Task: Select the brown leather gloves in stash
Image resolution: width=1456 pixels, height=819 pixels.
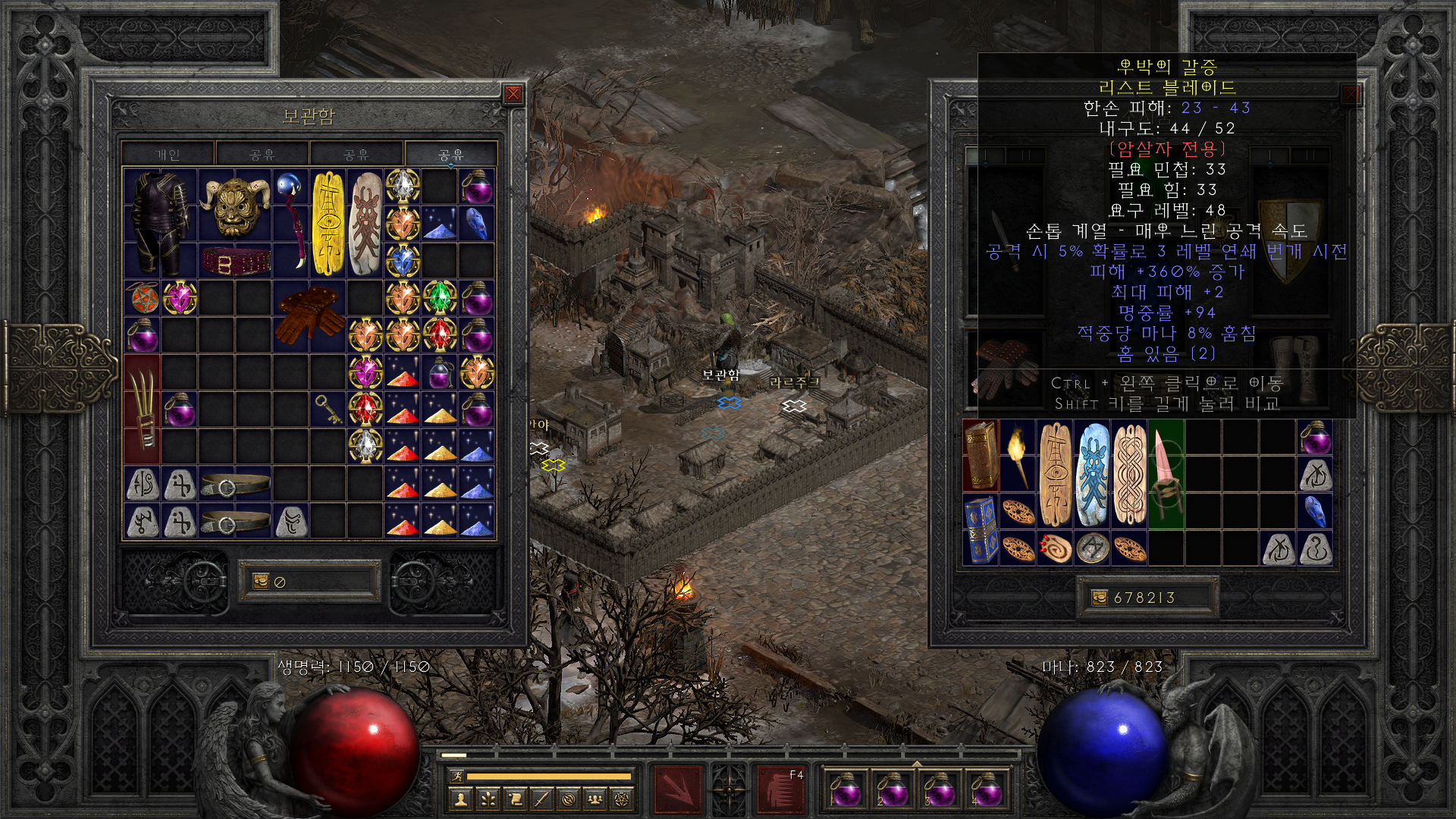Action: (x=309, y=315)
